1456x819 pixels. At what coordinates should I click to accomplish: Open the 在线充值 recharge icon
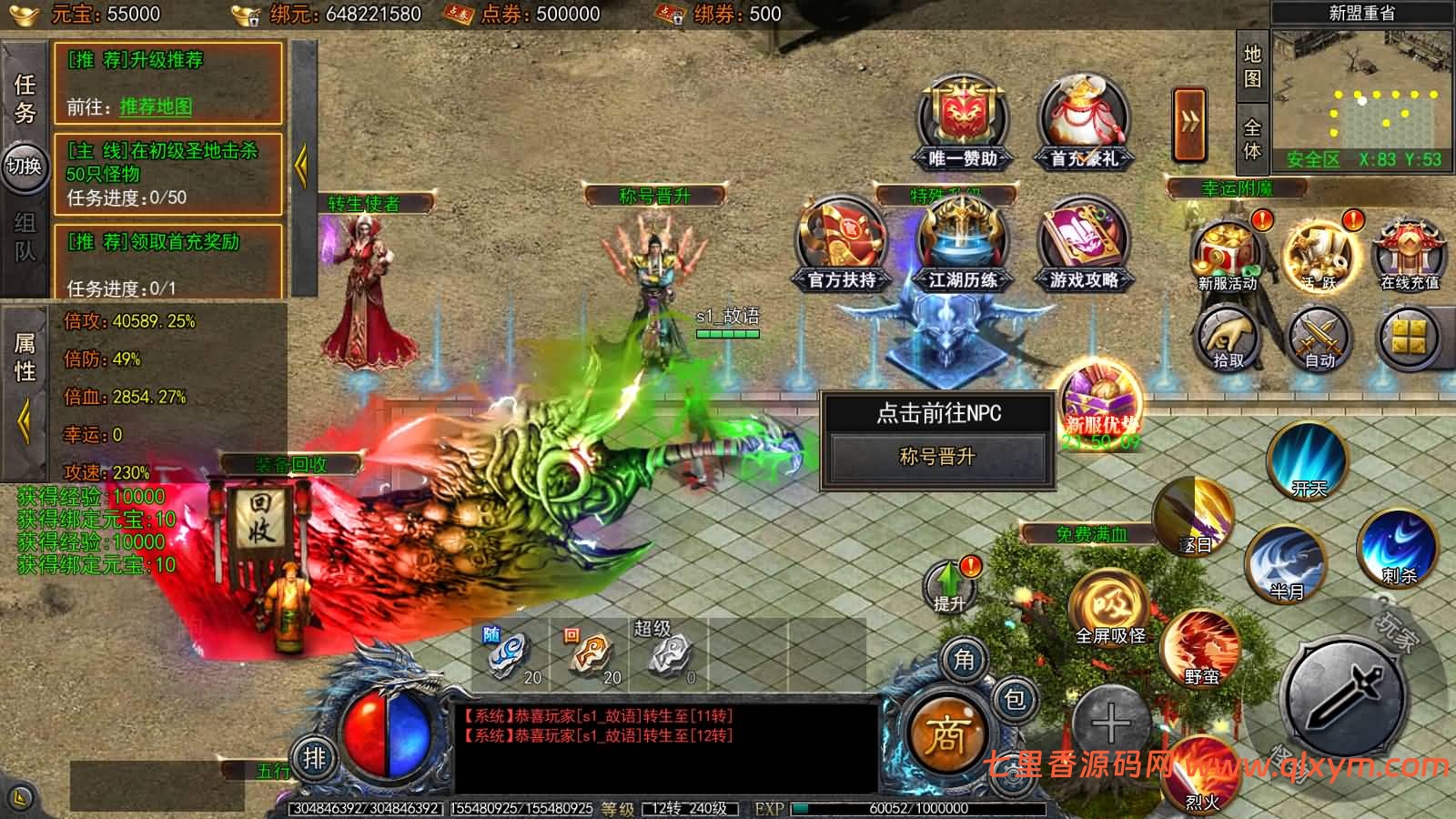click(1409, 253)
